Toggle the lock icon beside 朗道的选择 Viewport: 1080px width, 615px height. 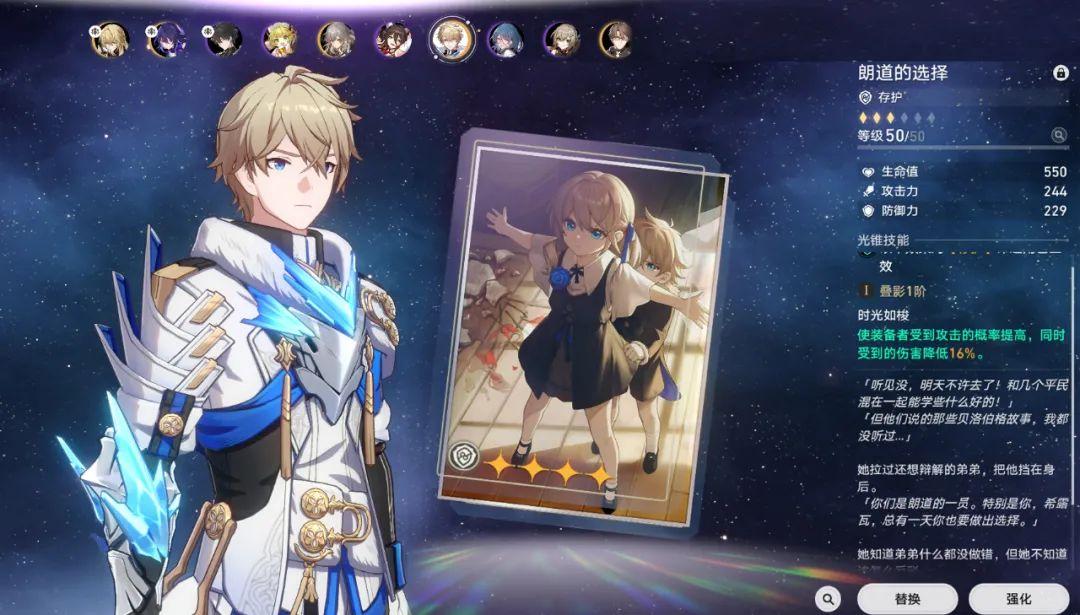pyautogui.click(x=1060, y=73)
